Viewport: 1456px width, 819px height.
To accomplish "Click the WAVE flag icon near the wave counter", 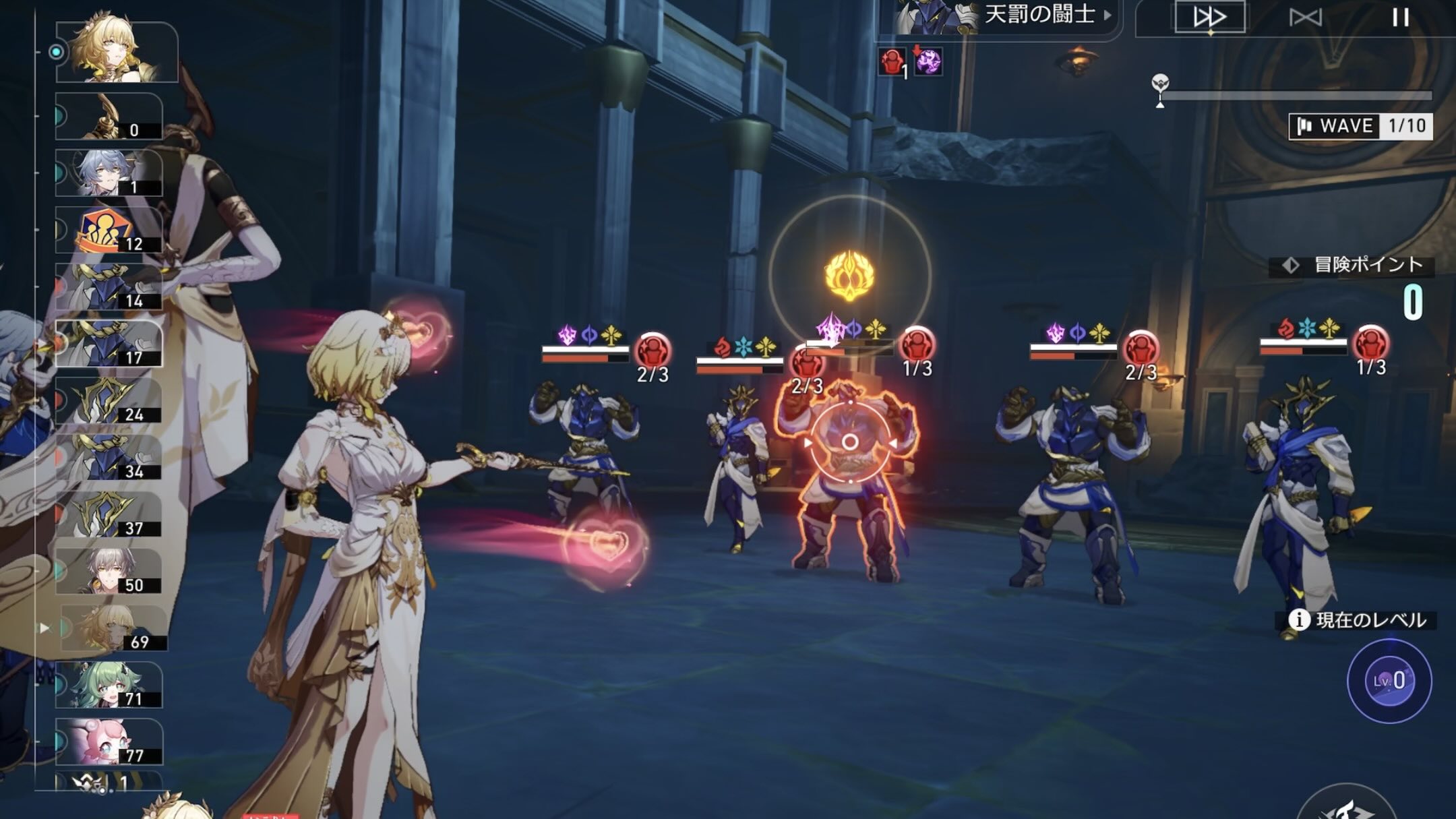I will click(1303, 124).
